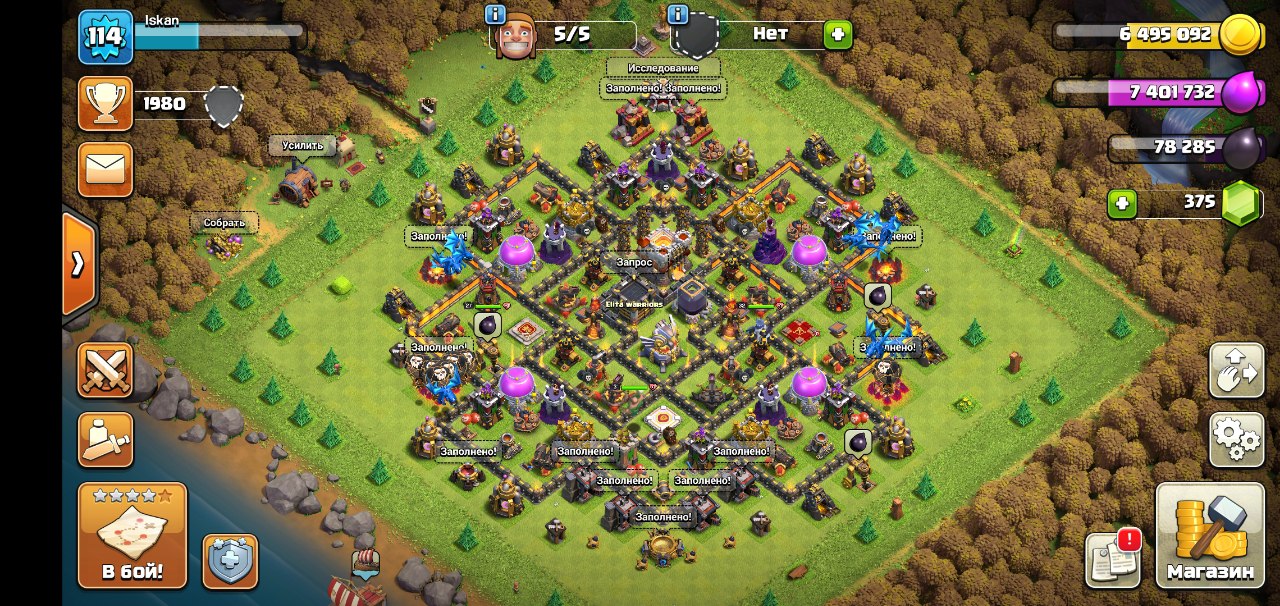The image size is (1280, 606).
Task: Open the hammer and anvil button
Action: 105,439
